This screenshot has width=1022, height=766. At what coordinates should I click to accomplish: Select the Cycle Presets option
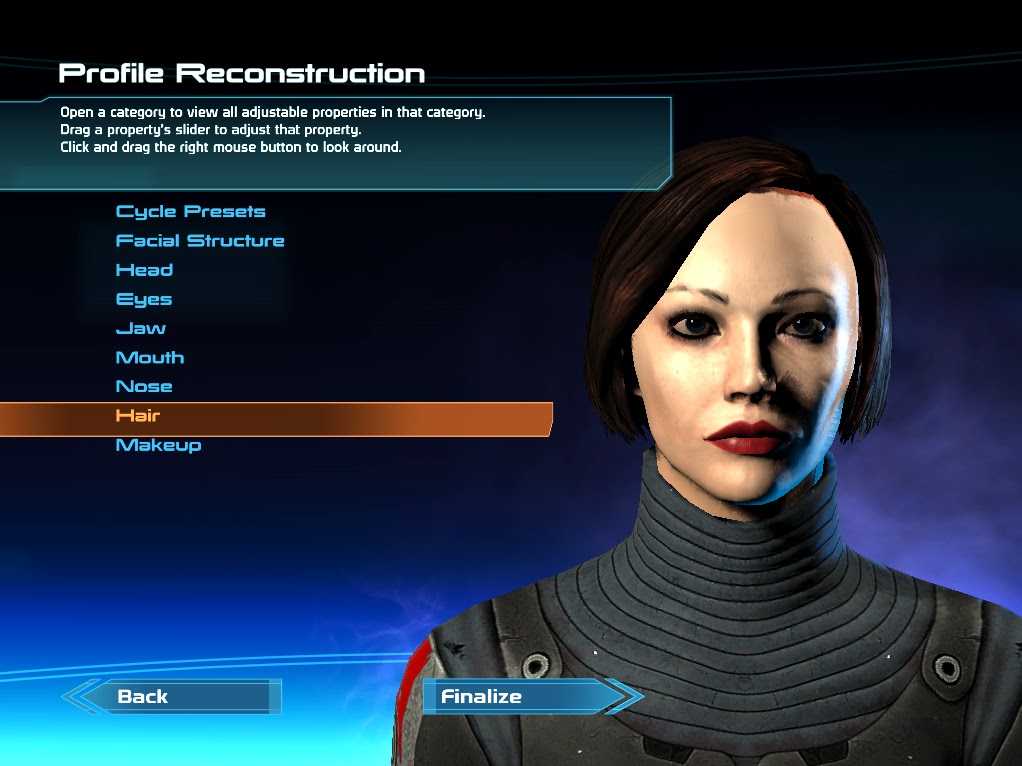pos(190,212)
